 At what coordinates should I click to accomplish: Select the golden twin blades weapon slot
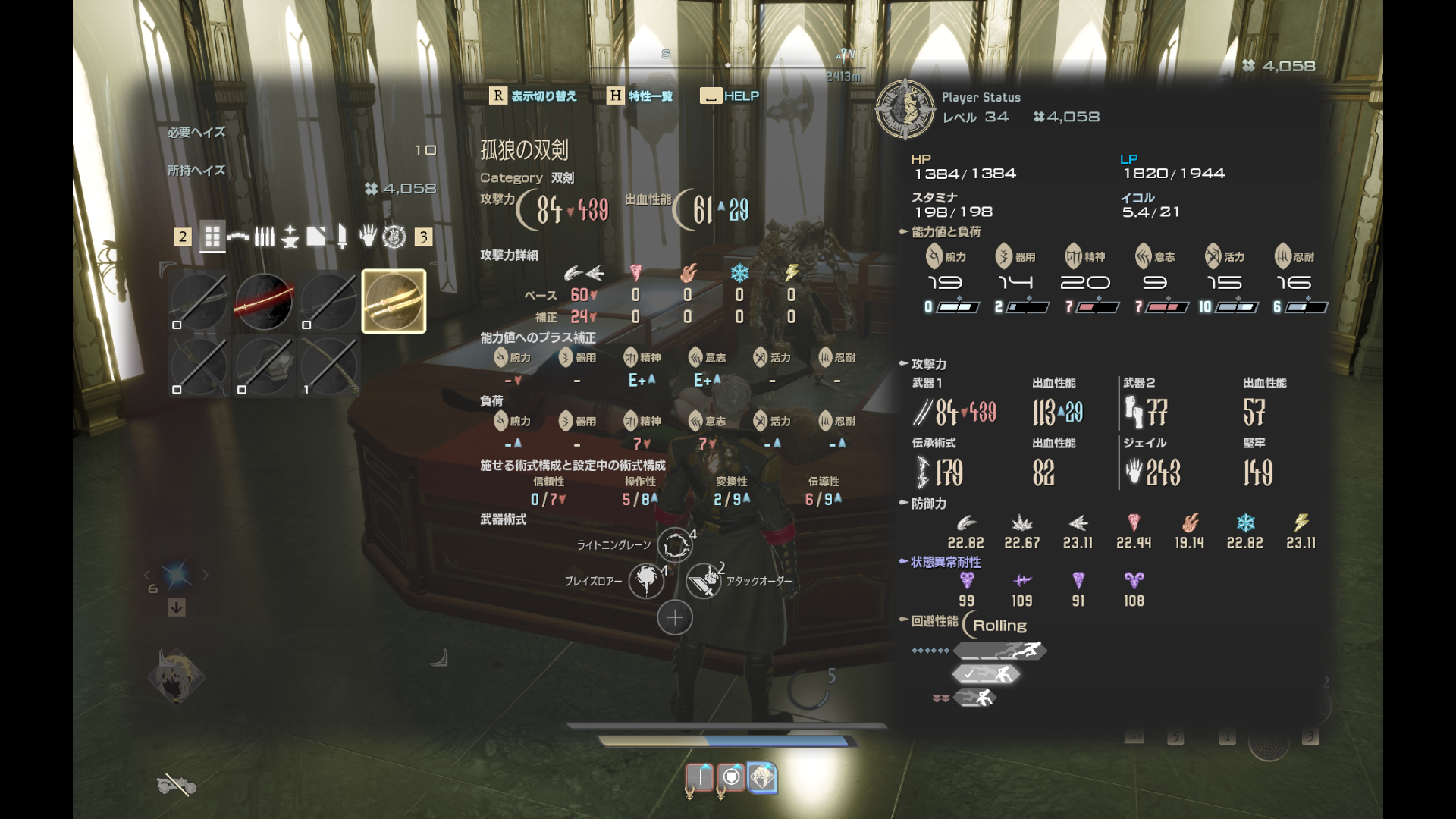click(394, 301)
